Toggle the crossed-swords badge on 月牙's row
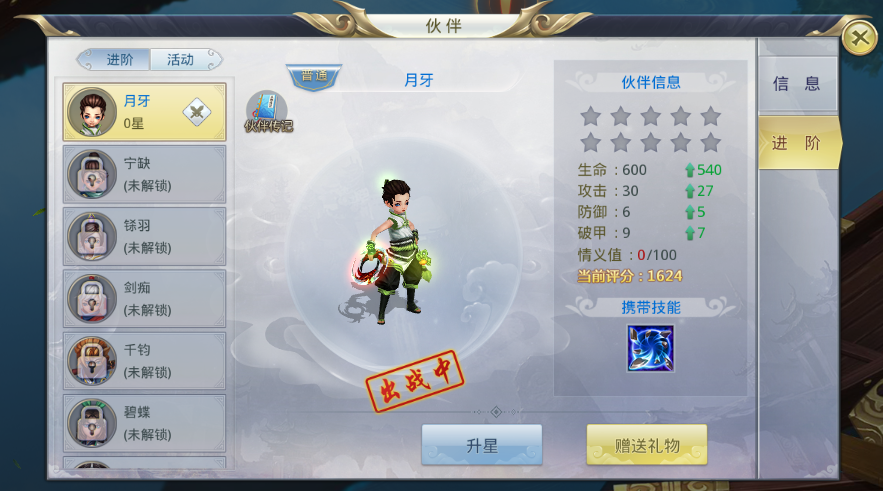Screen dimensions: 883x491 pyautogui.click(x=197, y=113)
